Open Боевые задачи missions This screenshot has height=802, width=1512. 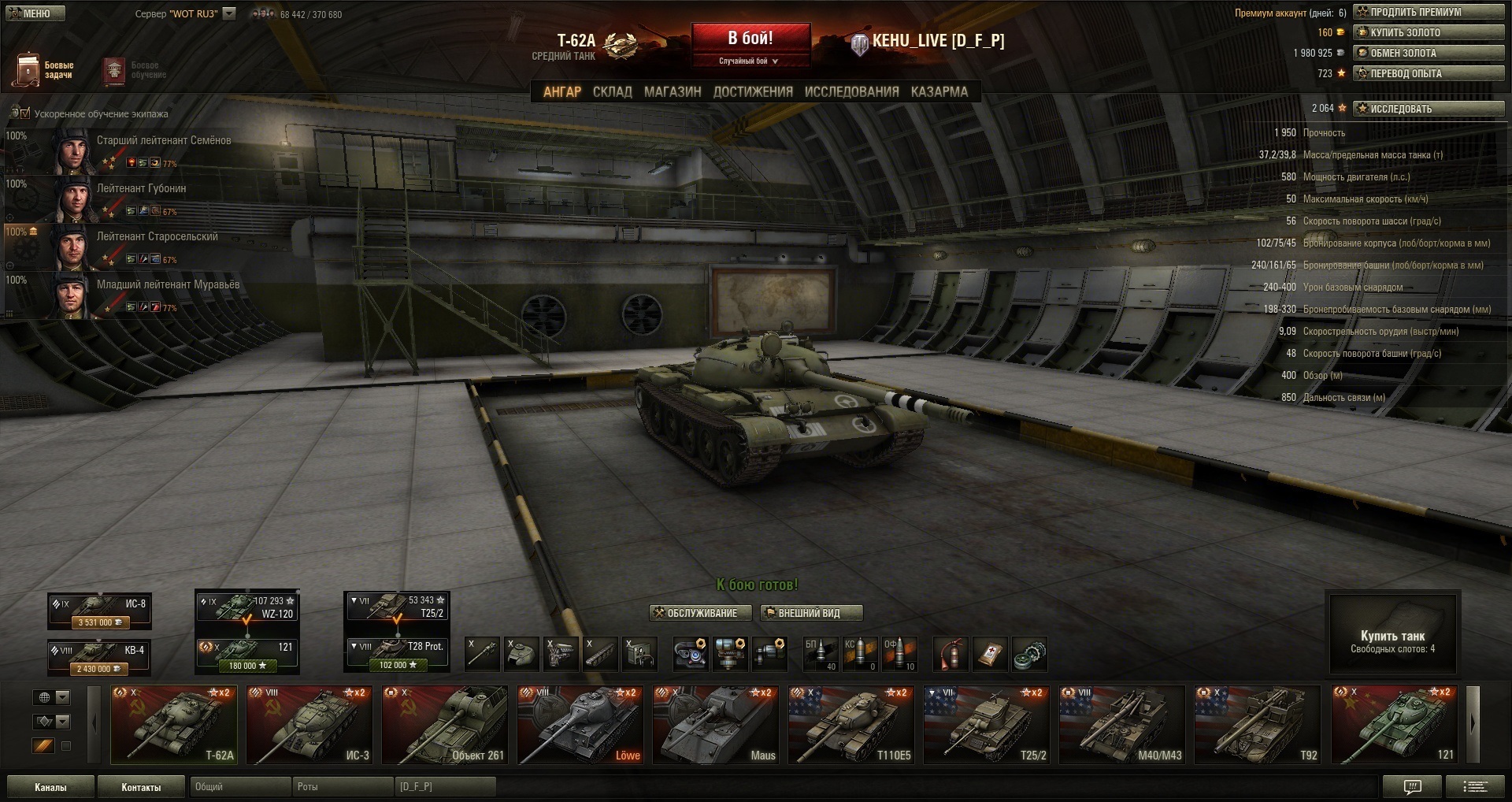pyautogui.click(x=43, y=70)
